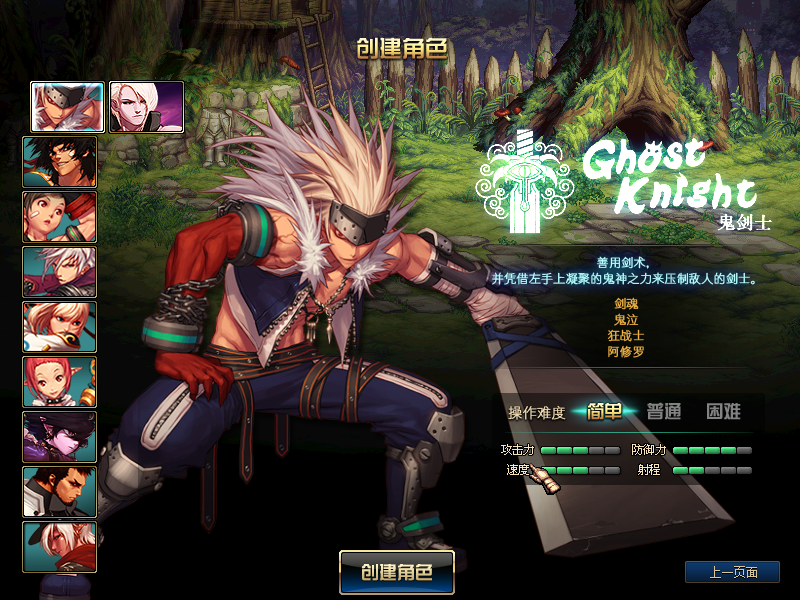
Task: Choose the 困难 difficulty tab
Action: coord(723,411)
